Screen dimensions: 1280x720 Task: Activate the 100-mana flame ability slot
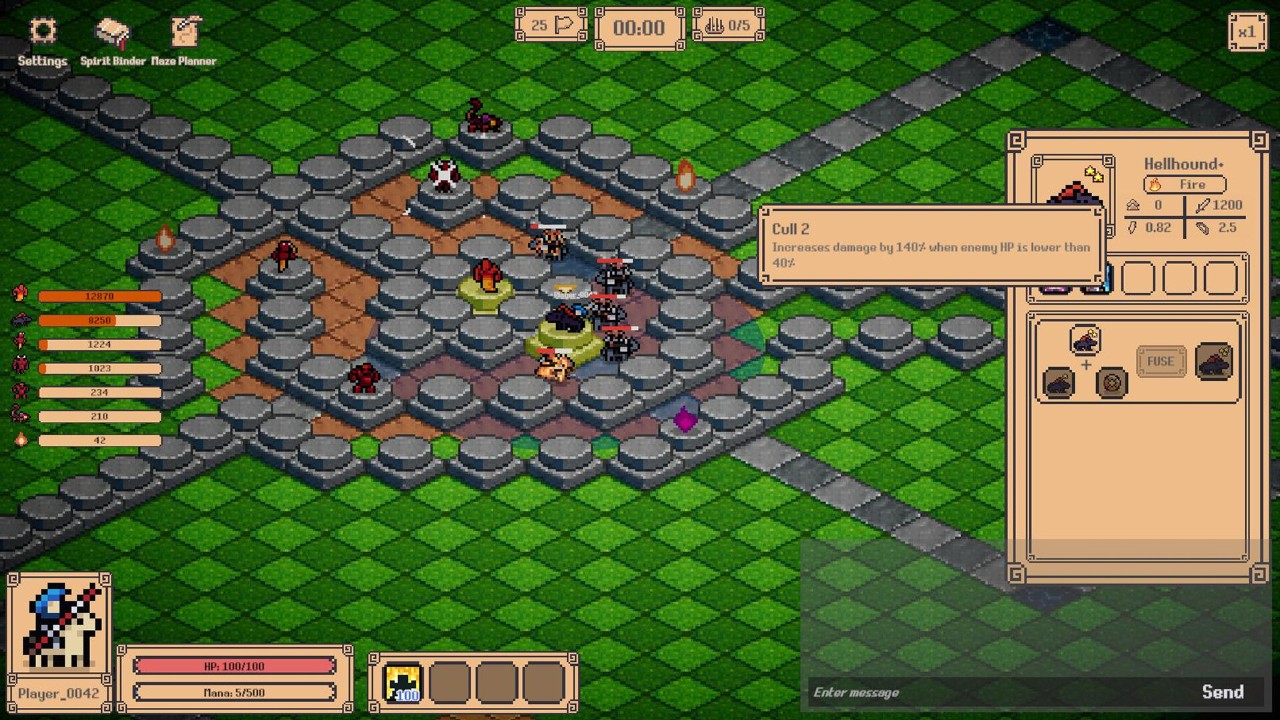[403, 683]
